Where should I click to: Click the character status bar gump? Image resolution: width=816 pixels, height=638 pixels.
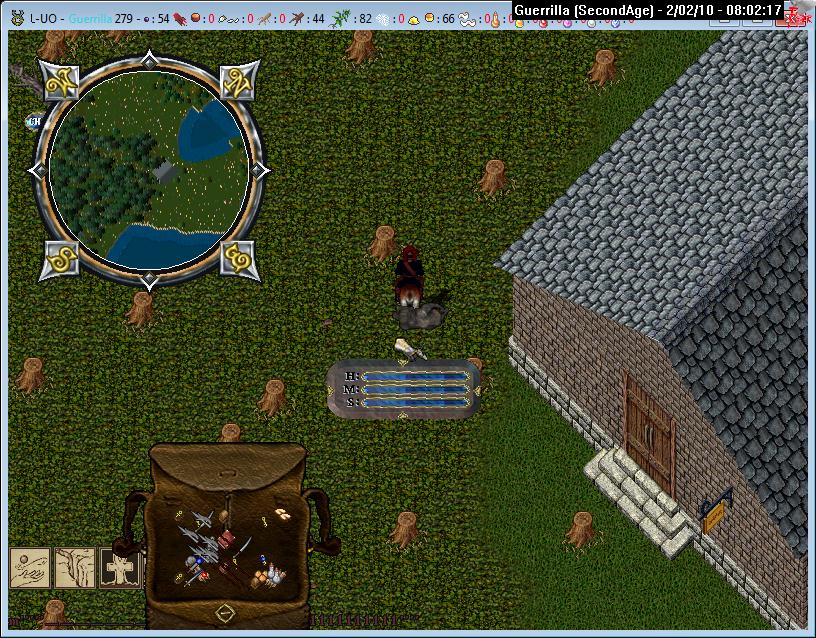pyautogui.click(x=403, y=389)
